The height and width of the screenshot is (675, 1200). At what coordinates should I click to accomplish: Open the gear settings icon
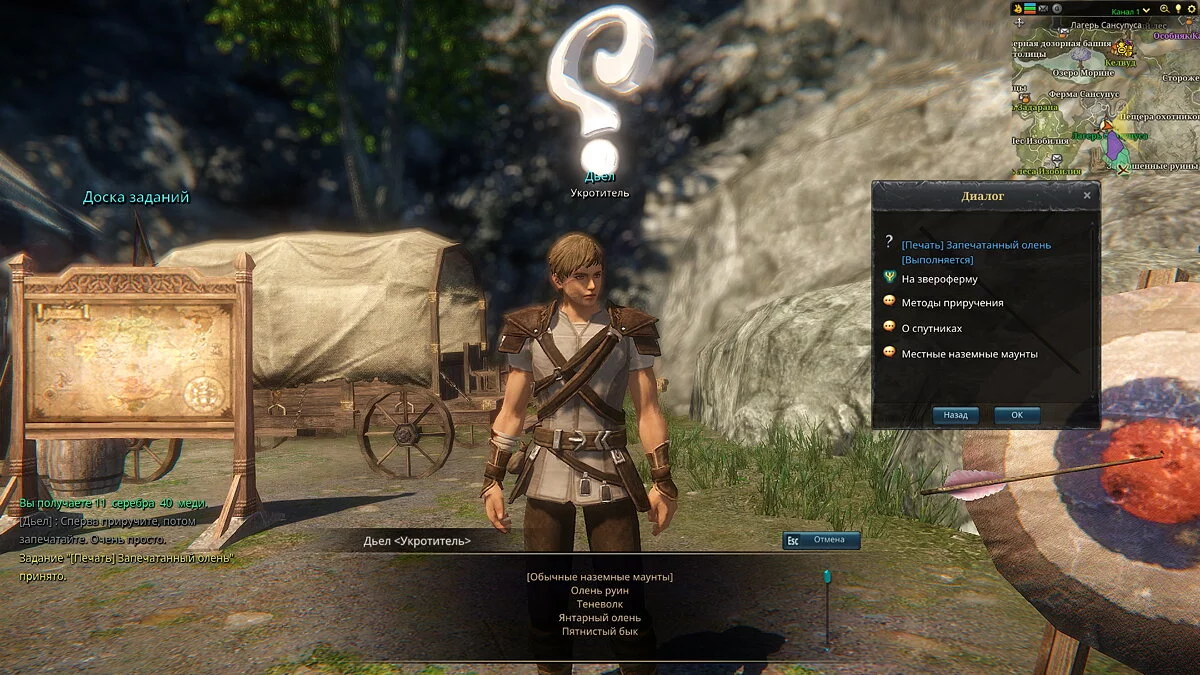[1193, 9]
